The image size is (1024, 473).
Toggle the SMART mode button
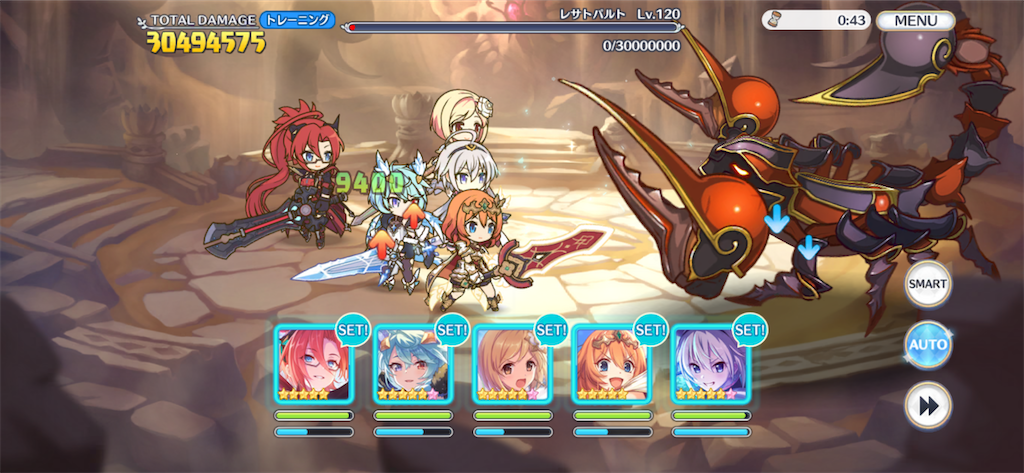pyautogui.click(x=927, y=285)
